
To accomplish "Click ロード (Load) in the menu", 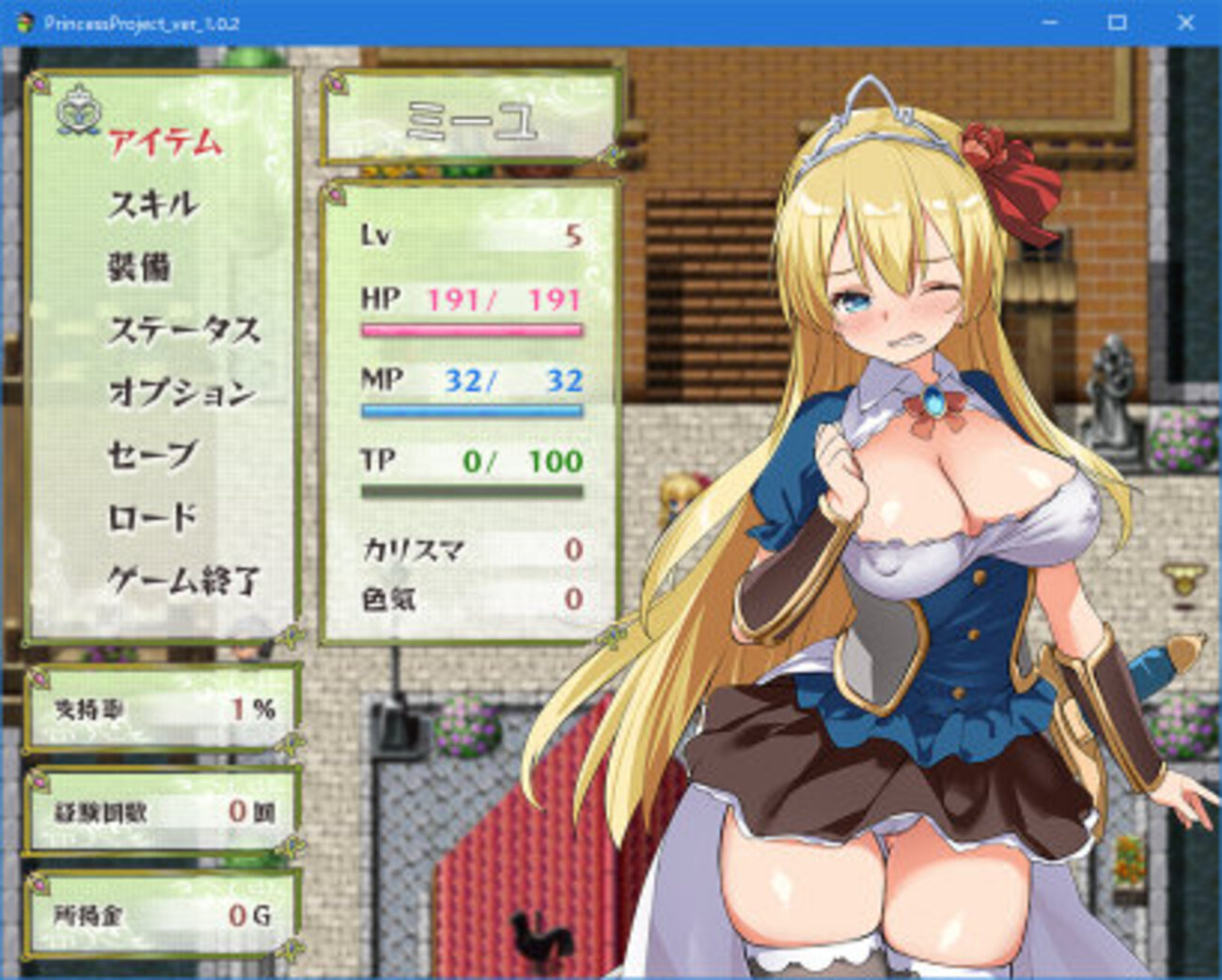I will [152, 518].
